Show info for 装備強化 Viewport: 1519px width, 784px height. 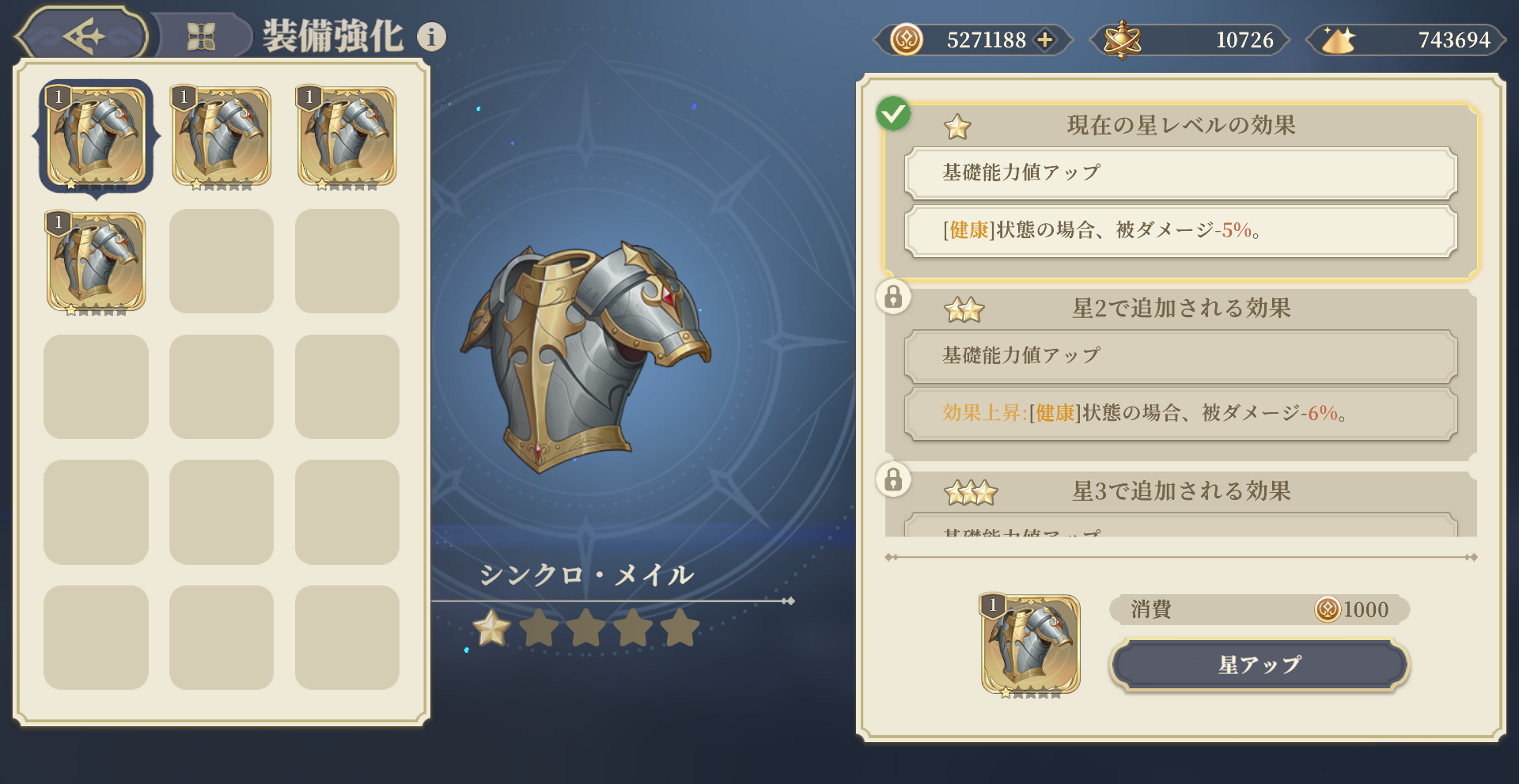(431, 36)
